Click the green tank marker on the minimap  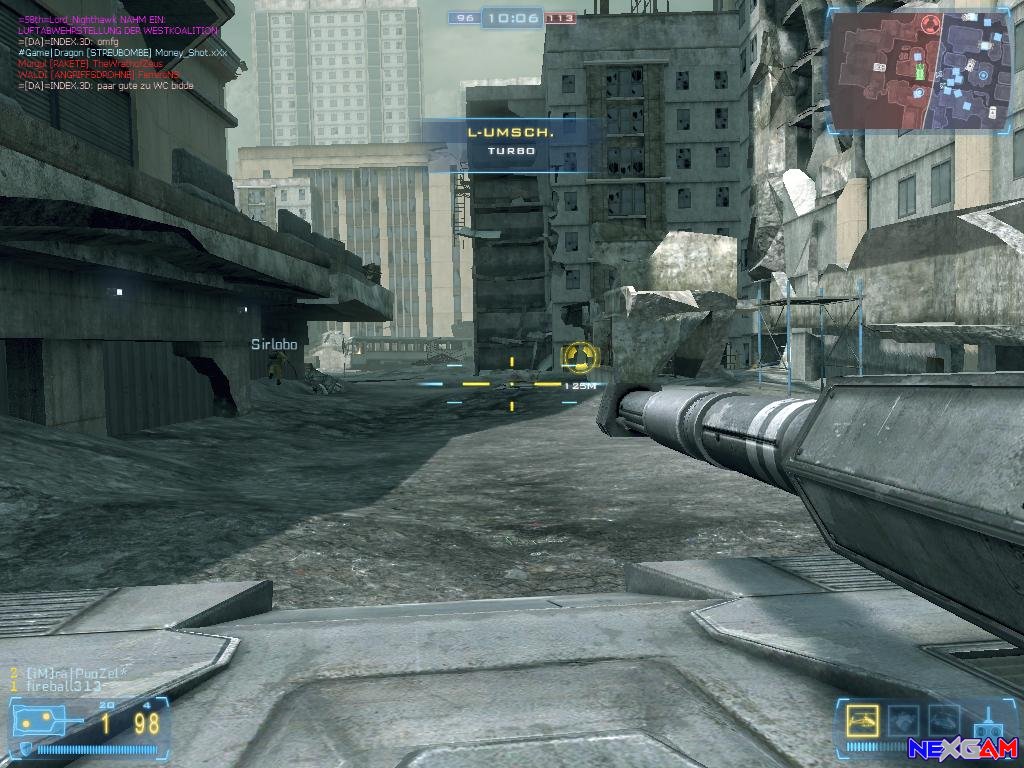click(x=920, y=70)
